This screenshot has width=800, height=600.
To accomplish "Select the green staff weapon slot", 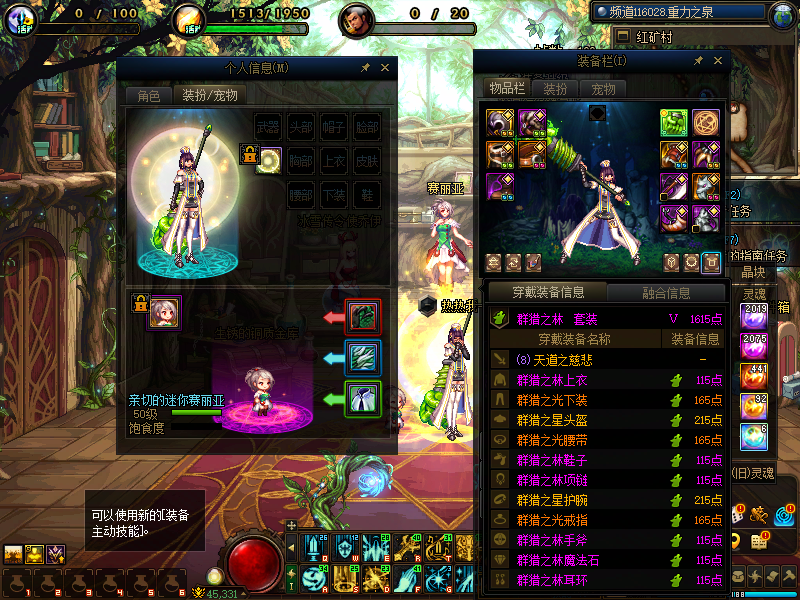I will (x=674, y=122).
